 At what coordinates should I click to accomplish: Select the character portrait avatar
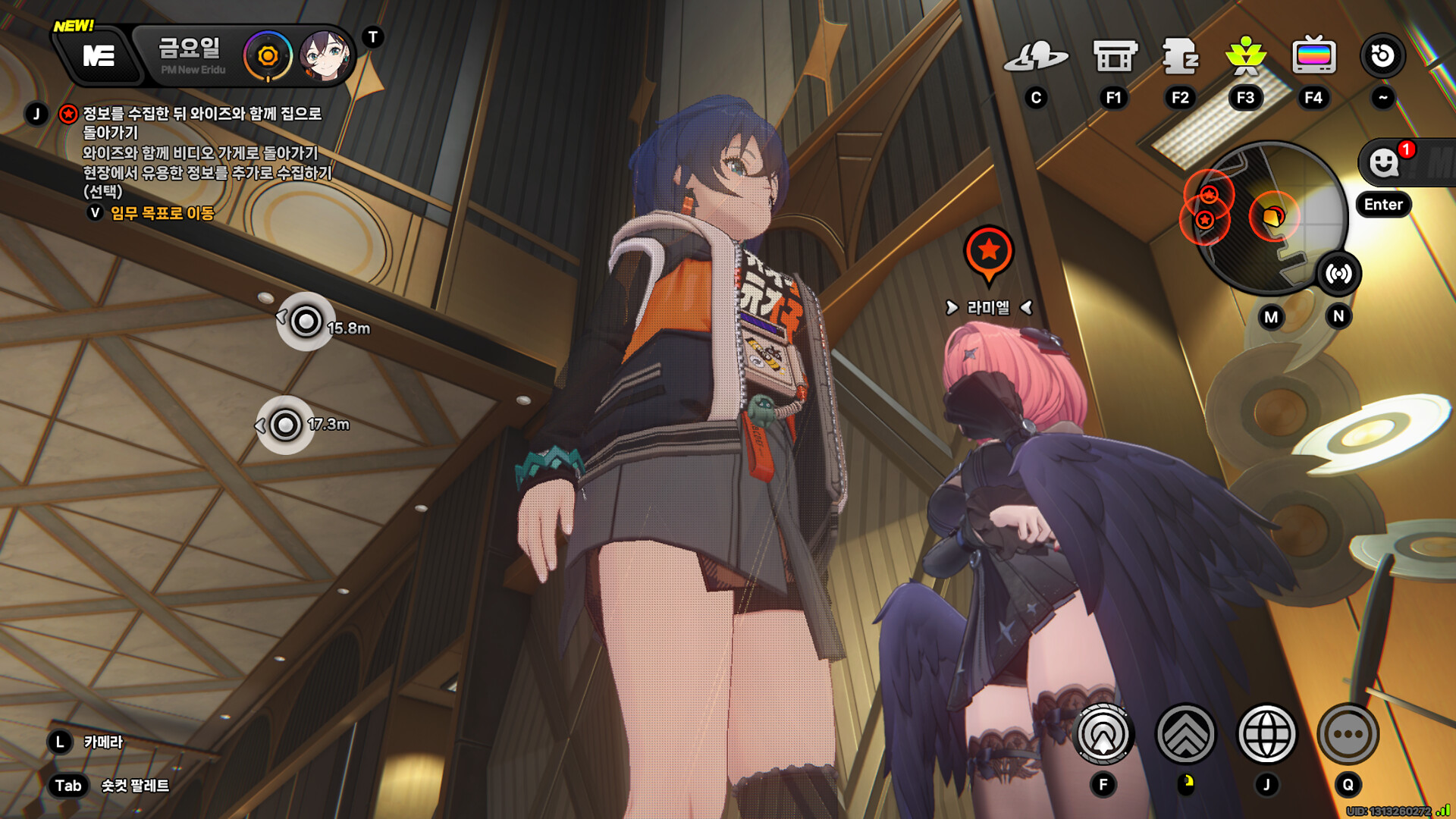pos(325,55)
